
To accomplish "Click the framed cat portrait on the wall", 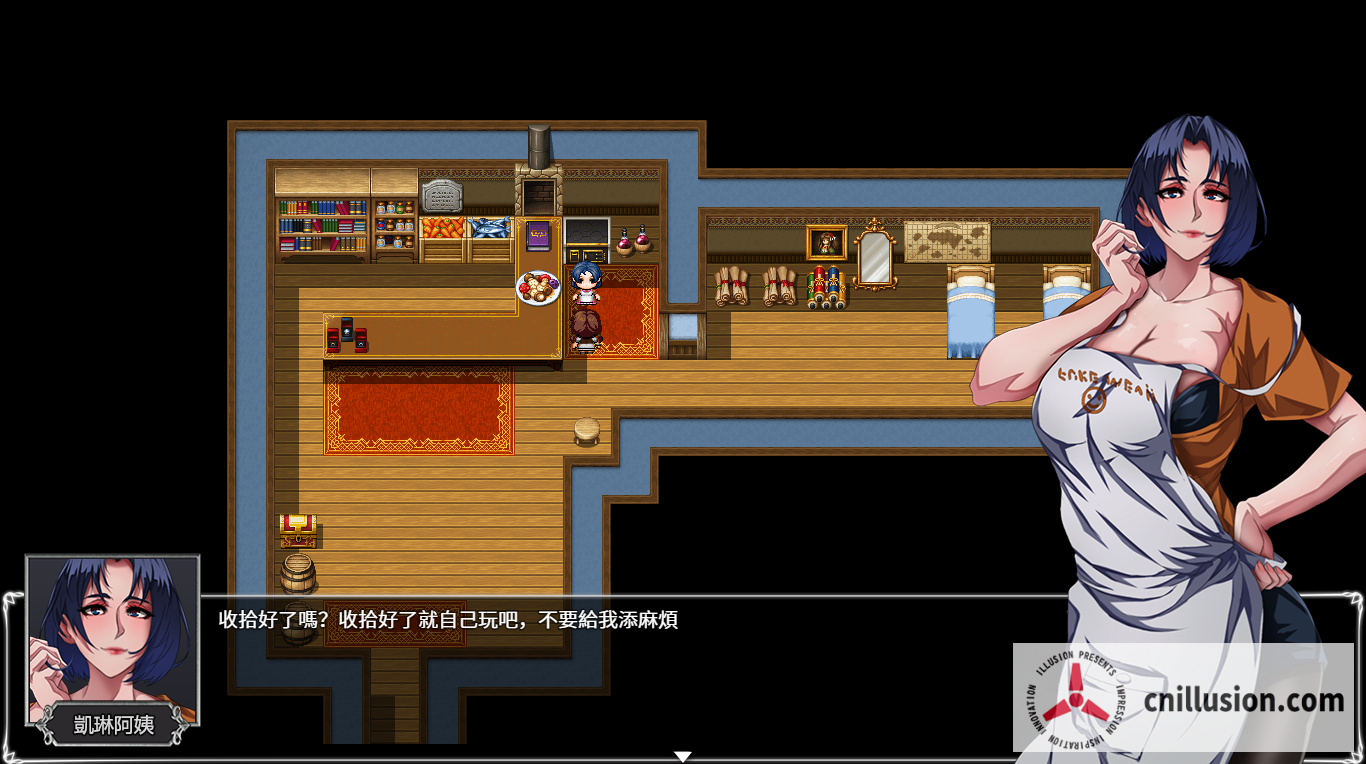I will point(826,244).
